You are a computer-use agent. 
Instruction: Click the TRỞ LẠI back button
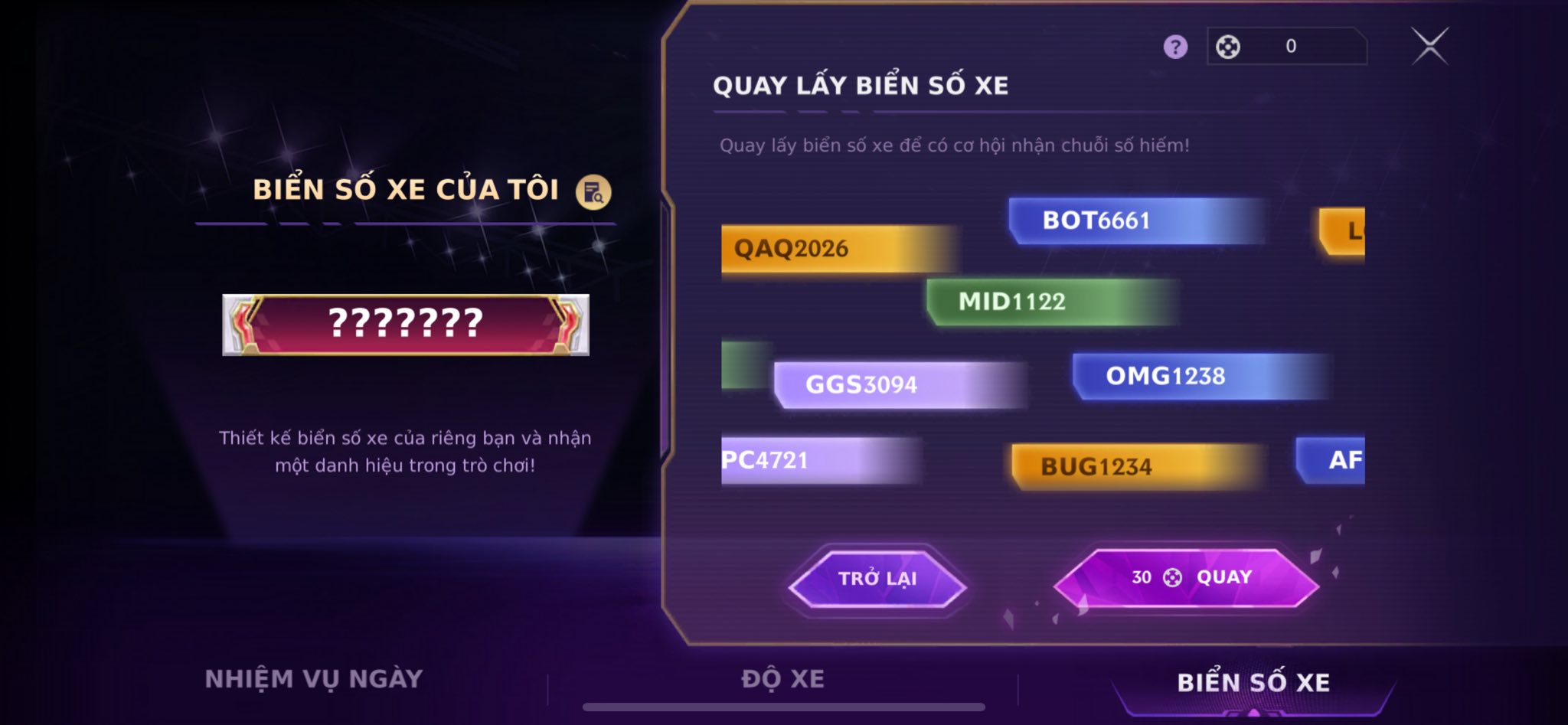(x=877, y=578)
